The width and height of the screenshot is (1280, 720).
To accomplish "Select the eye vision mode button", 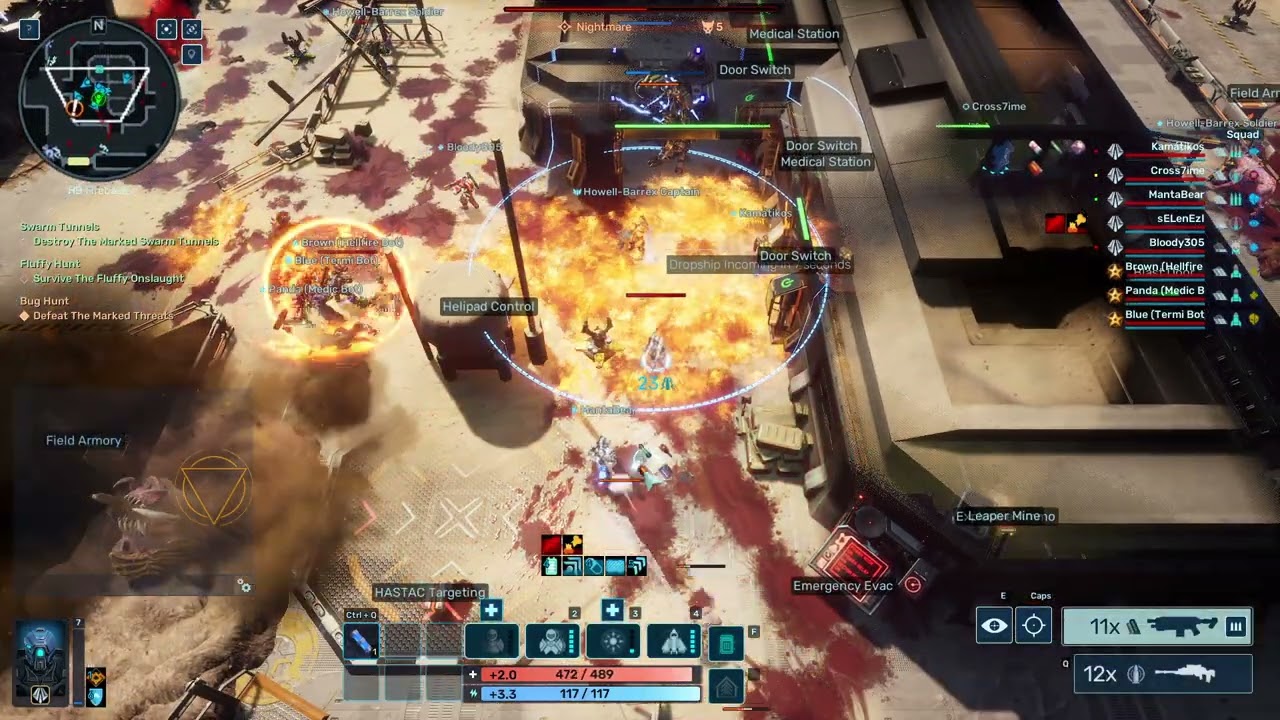I will pos(994,626).
